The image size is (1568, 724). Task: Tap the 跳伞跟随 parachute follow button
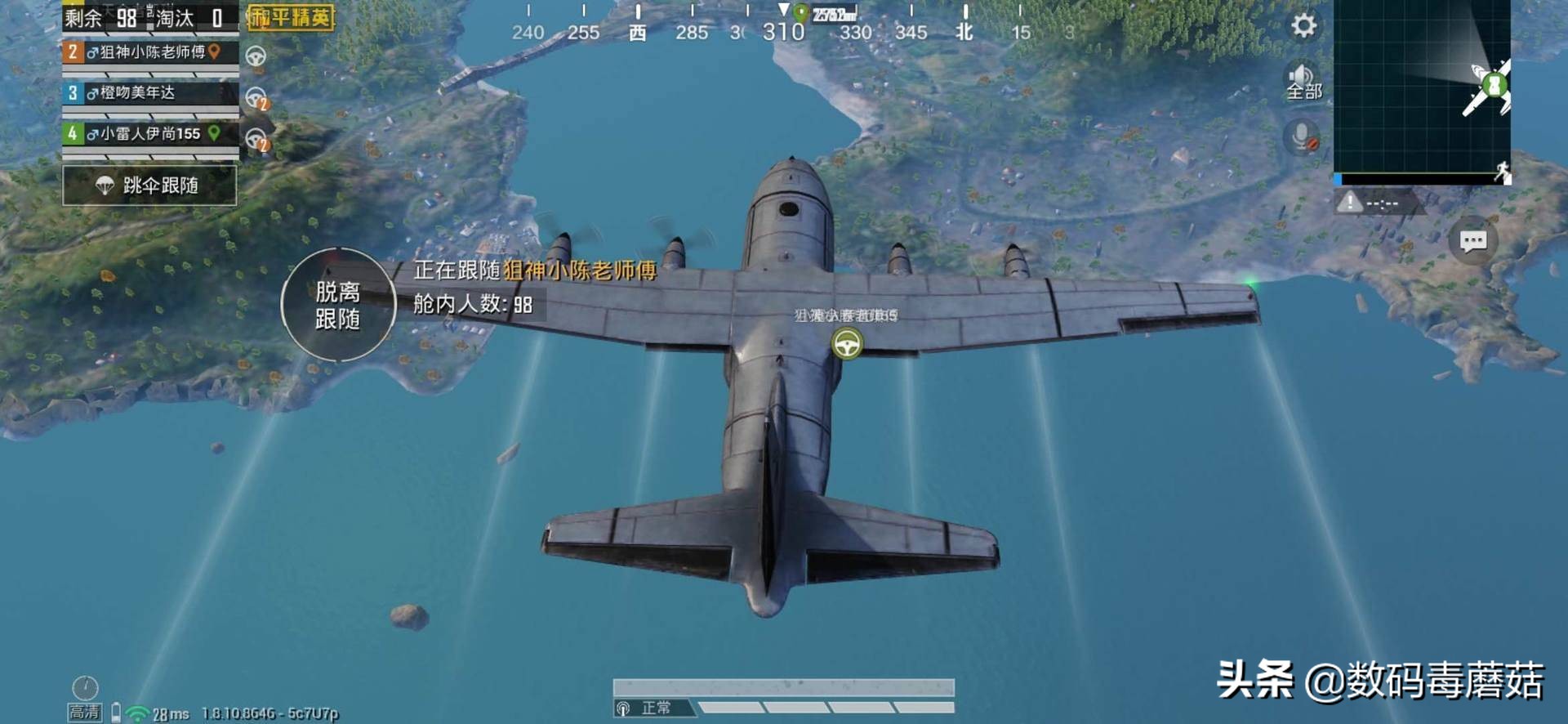click(x=149, y=185)
